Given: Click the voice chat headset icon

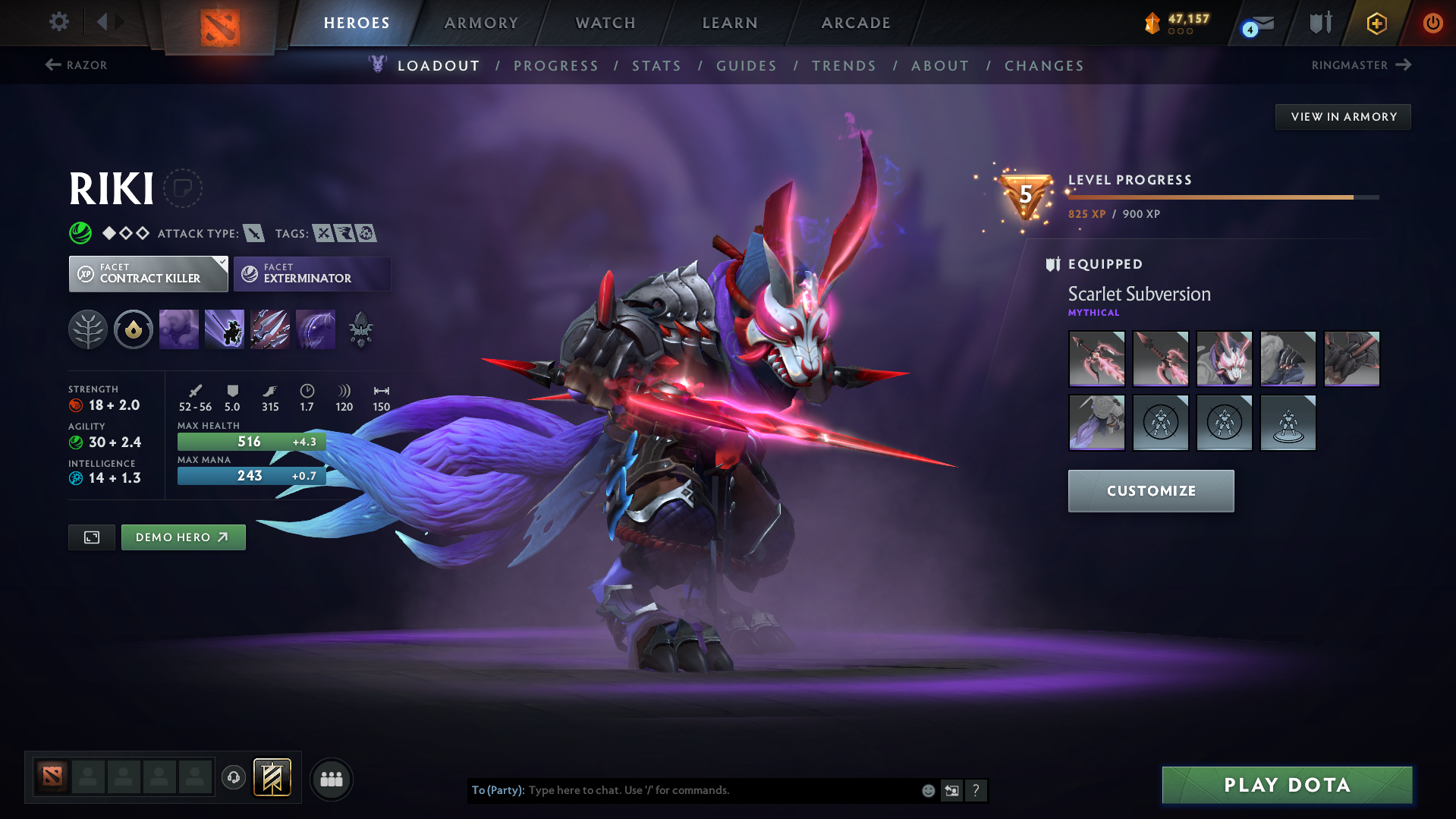Looking at the screenshot, I should [x=233, y=779].
